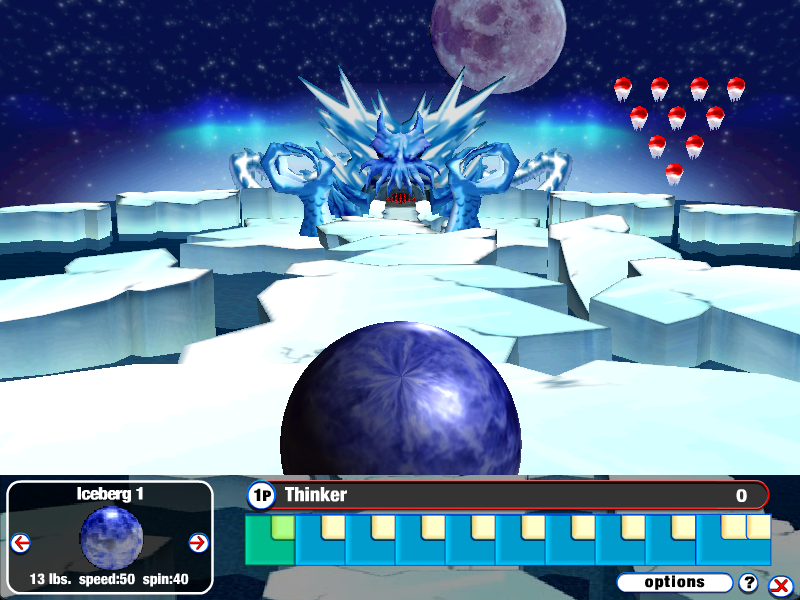Select the Iceberg 1 ball preview
This screenshot has width=800, height=600.
pyautogui.click(x=110, y=537)
